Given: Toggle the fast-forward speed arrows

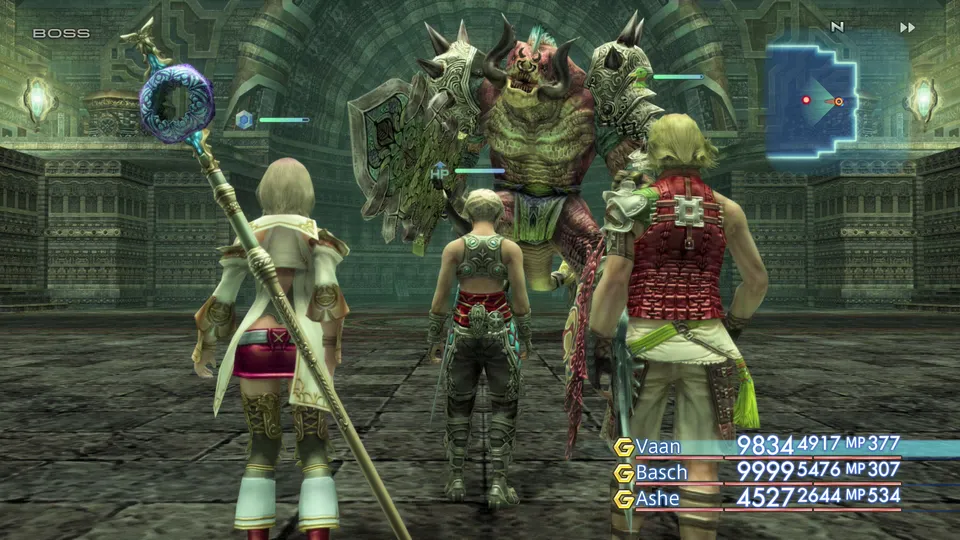Looking at the screenshot, I should (907, 28).
